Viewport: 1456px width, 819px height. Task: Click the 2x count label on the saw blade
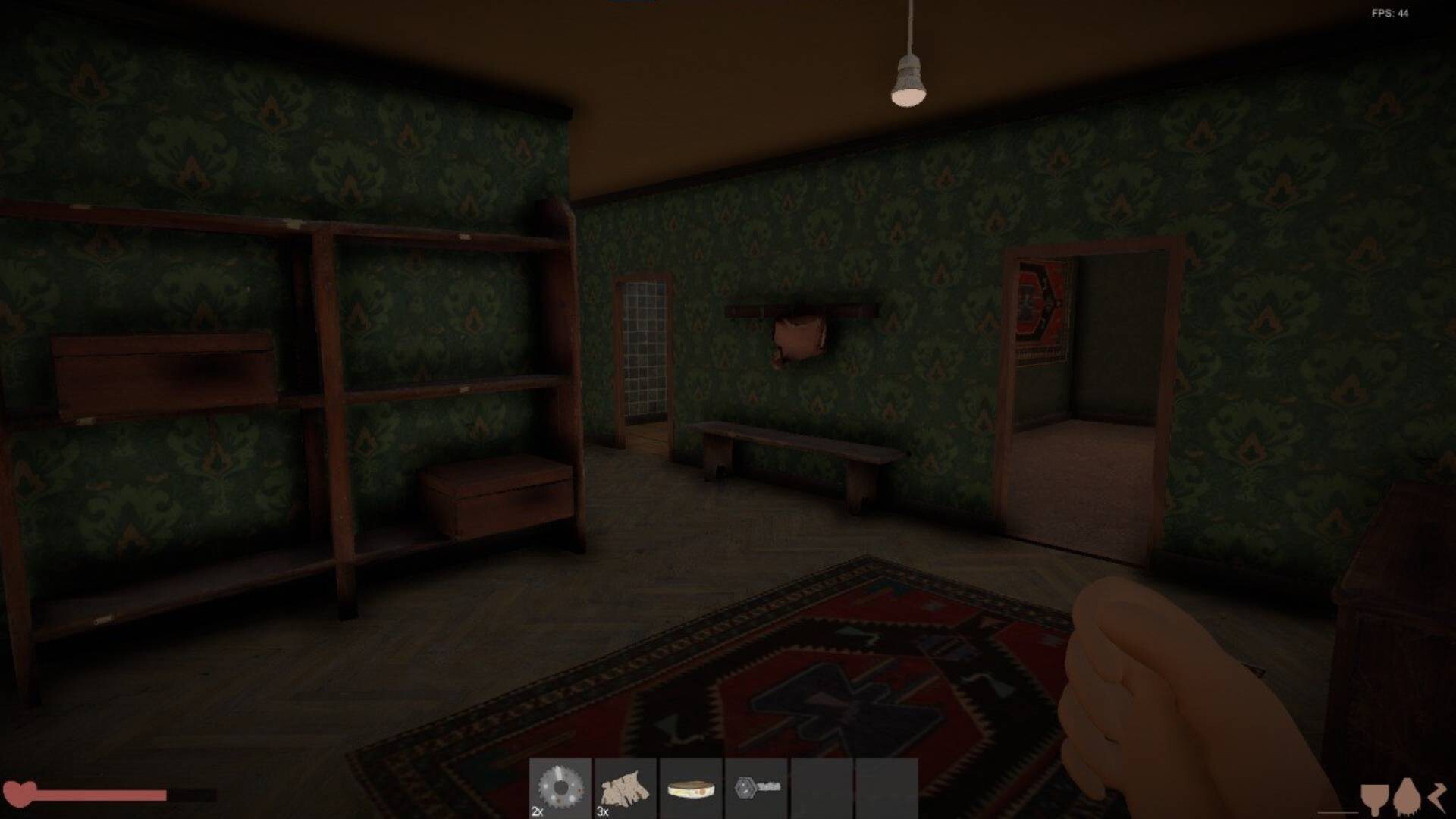[538, 811]
